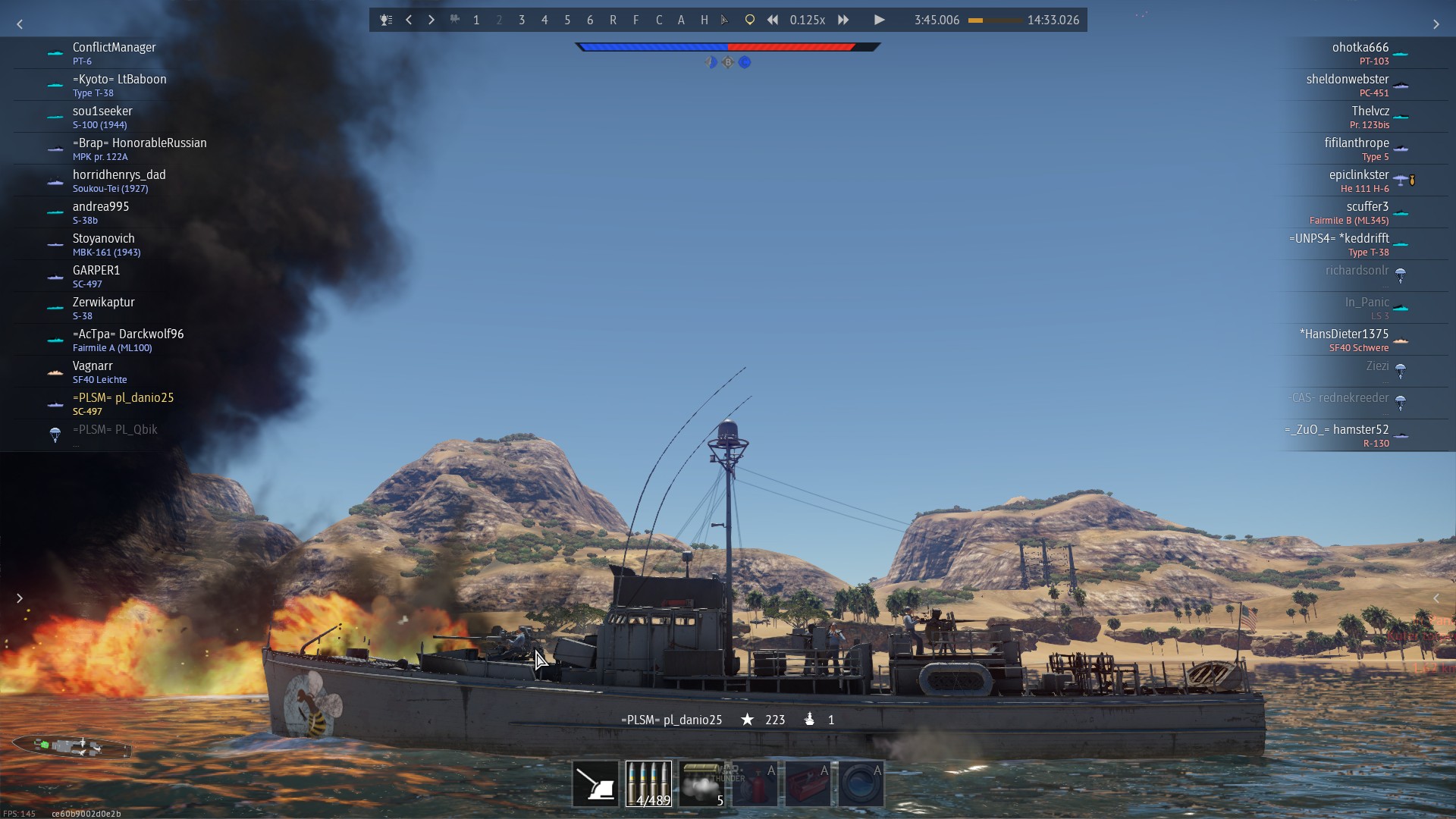This screenshot has width=1456, height=819.
Task: Activate the red toolbox repair action
Action: point(808,783)
